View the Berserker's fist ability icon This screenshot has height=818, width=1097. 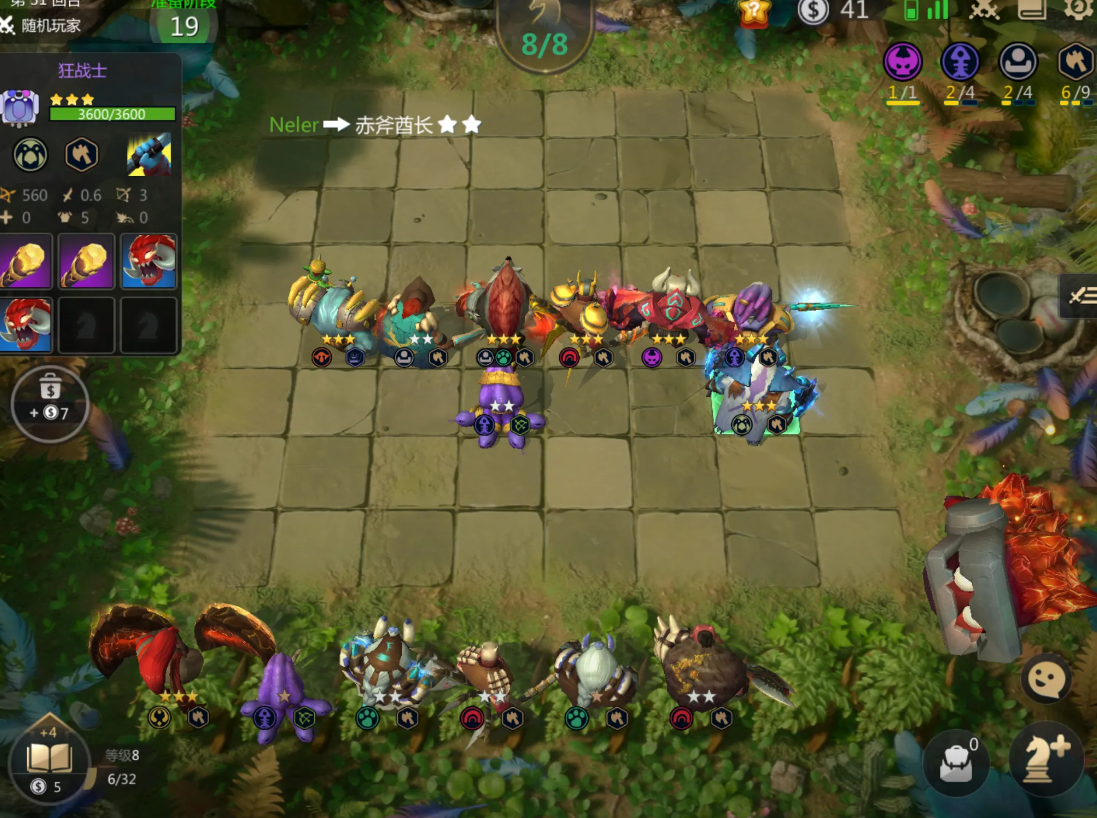(148, 155)
